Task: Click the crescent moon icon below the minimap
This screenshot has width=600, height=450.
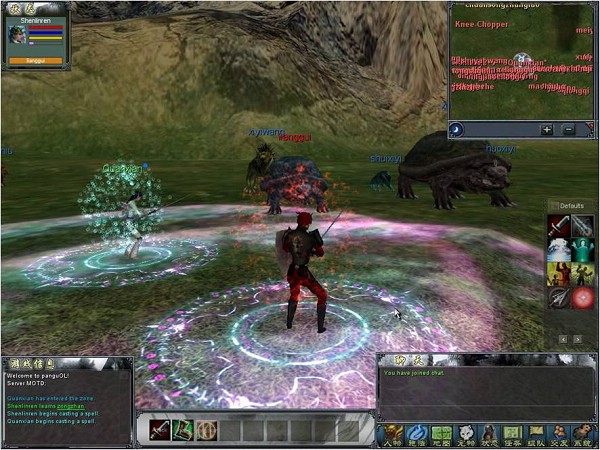Action: [x=457, y=129]
